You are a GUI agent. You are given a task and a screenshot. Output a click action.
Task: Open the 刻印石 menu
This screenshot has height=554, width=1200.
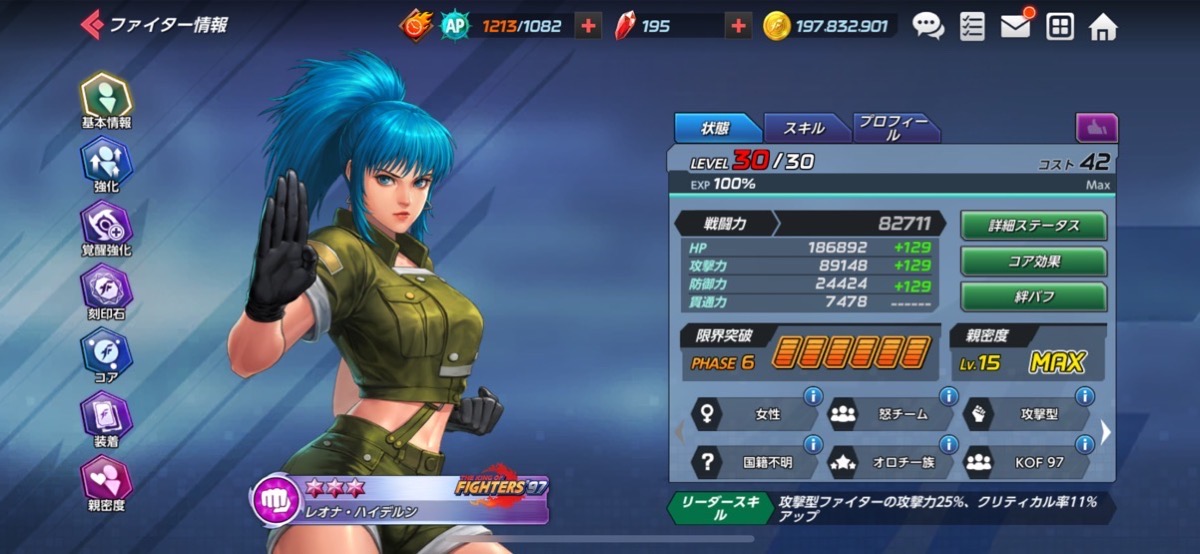[106, 289]
